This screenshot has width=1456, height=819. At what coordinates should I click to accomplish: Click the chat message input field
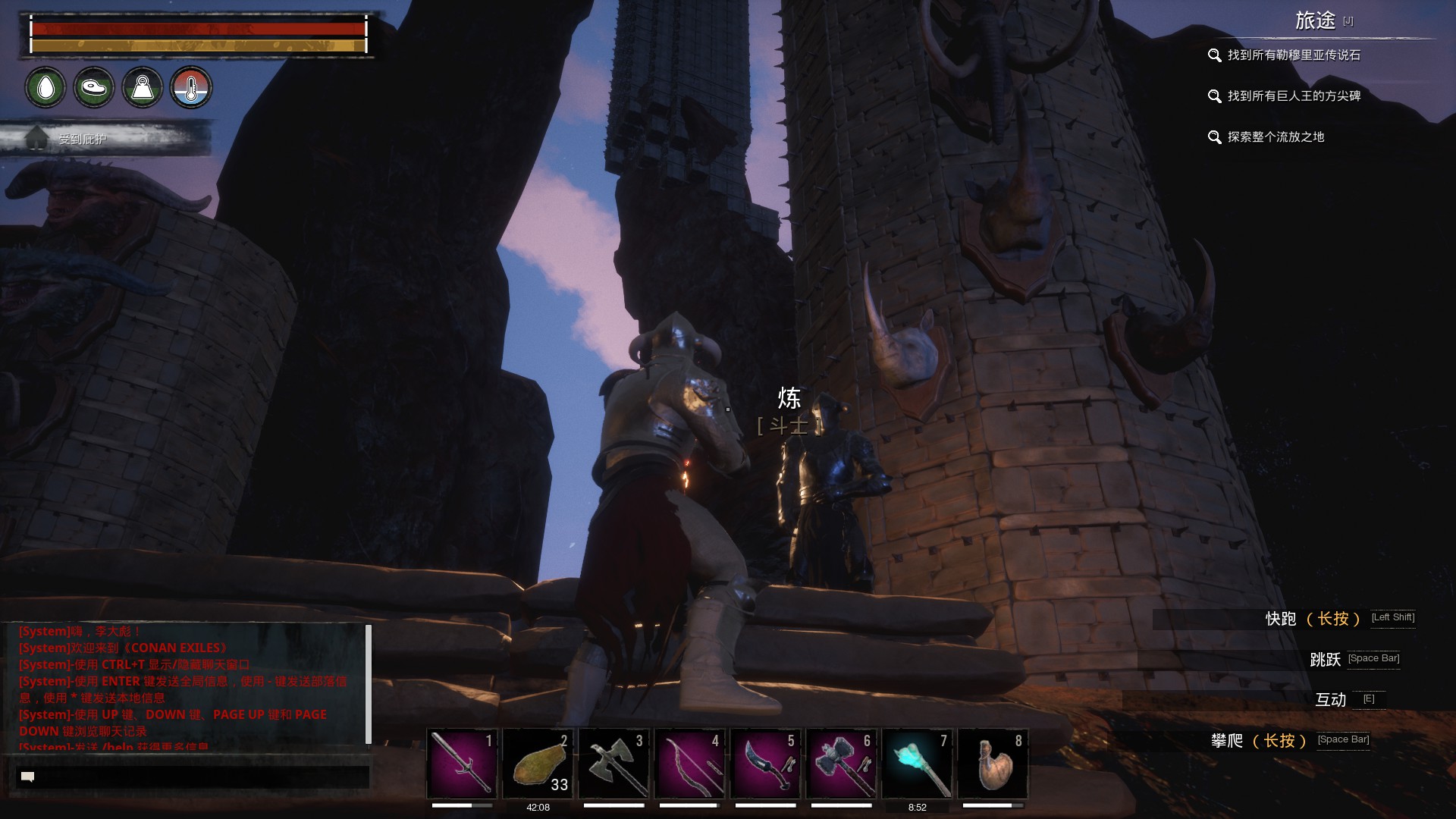193,777
